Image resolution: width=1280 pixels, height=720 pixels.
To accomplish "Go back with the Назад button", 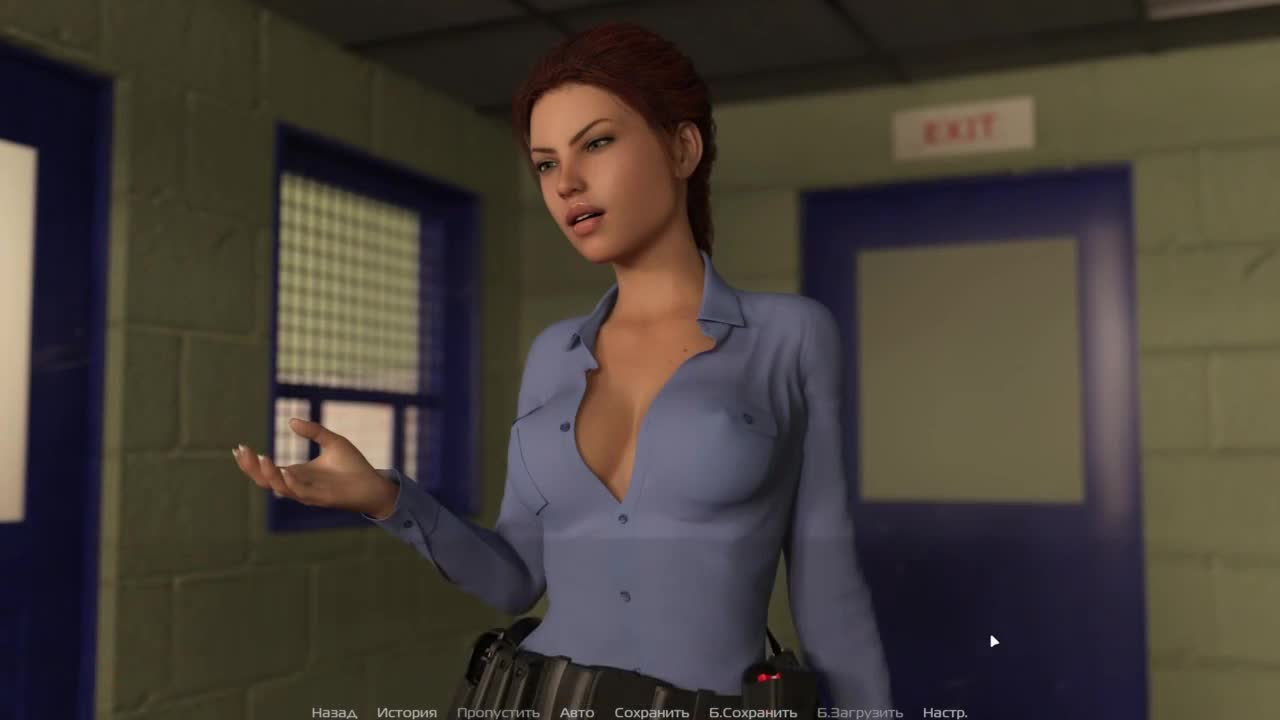I will [334, 713].
